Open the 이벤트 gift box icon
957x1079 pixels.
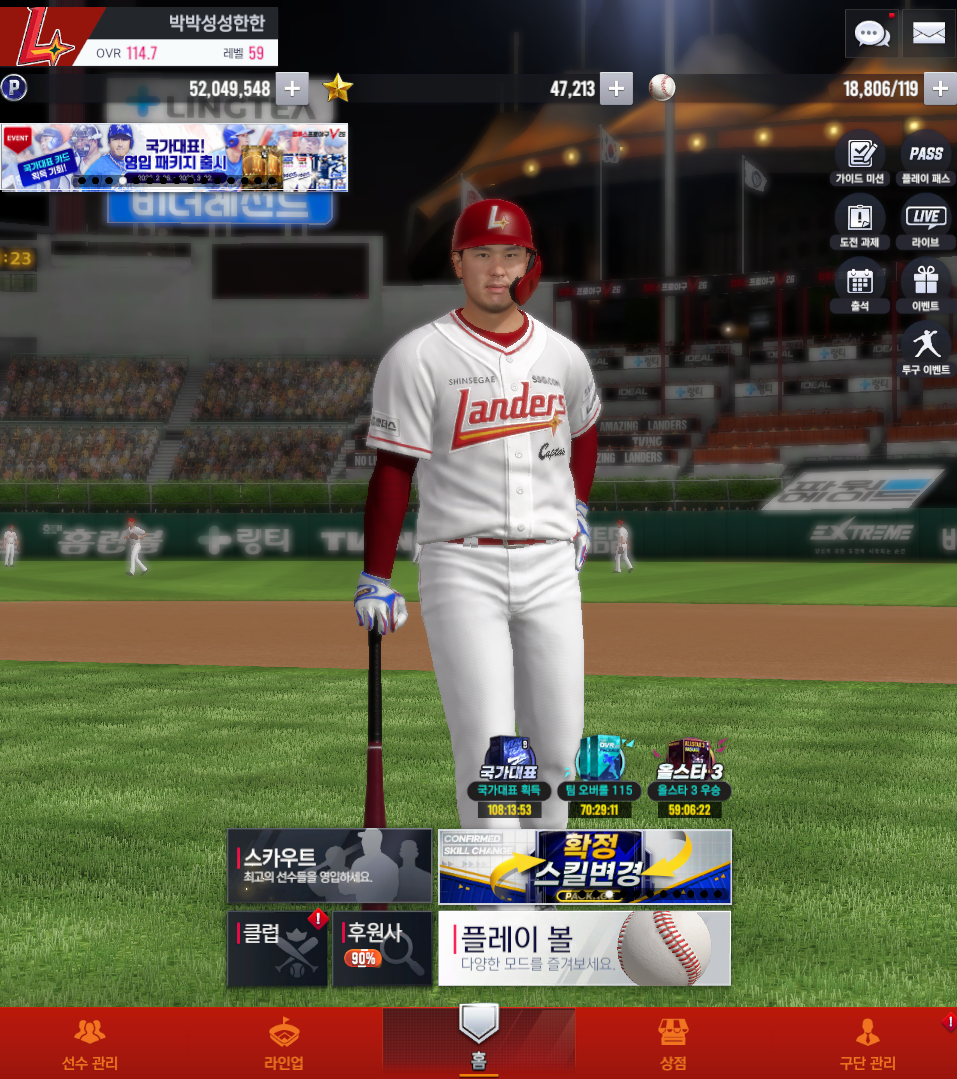point(926,287)
